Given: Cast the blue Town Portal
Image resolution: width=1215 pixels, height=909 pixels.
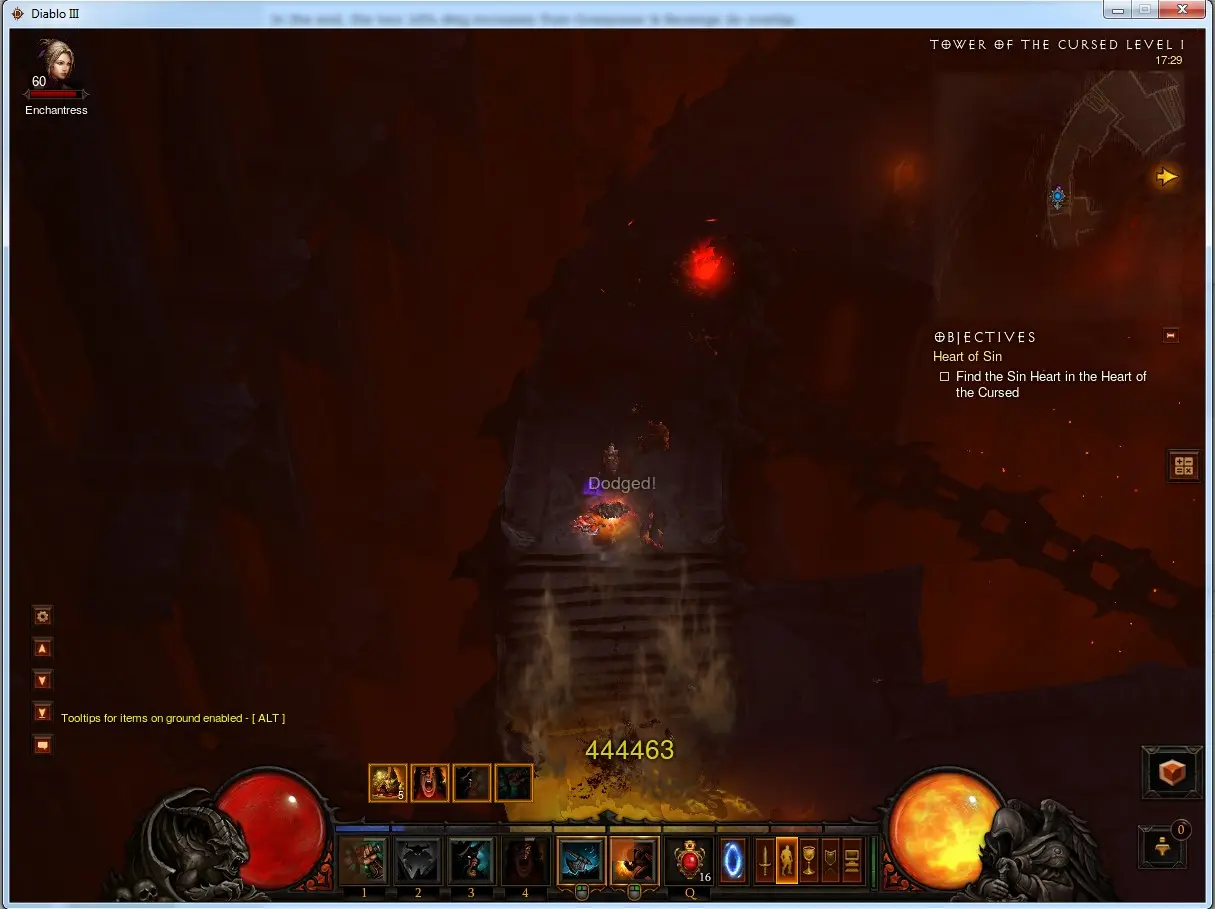Looking at the screenshot, I should click(x=733, y=861).
